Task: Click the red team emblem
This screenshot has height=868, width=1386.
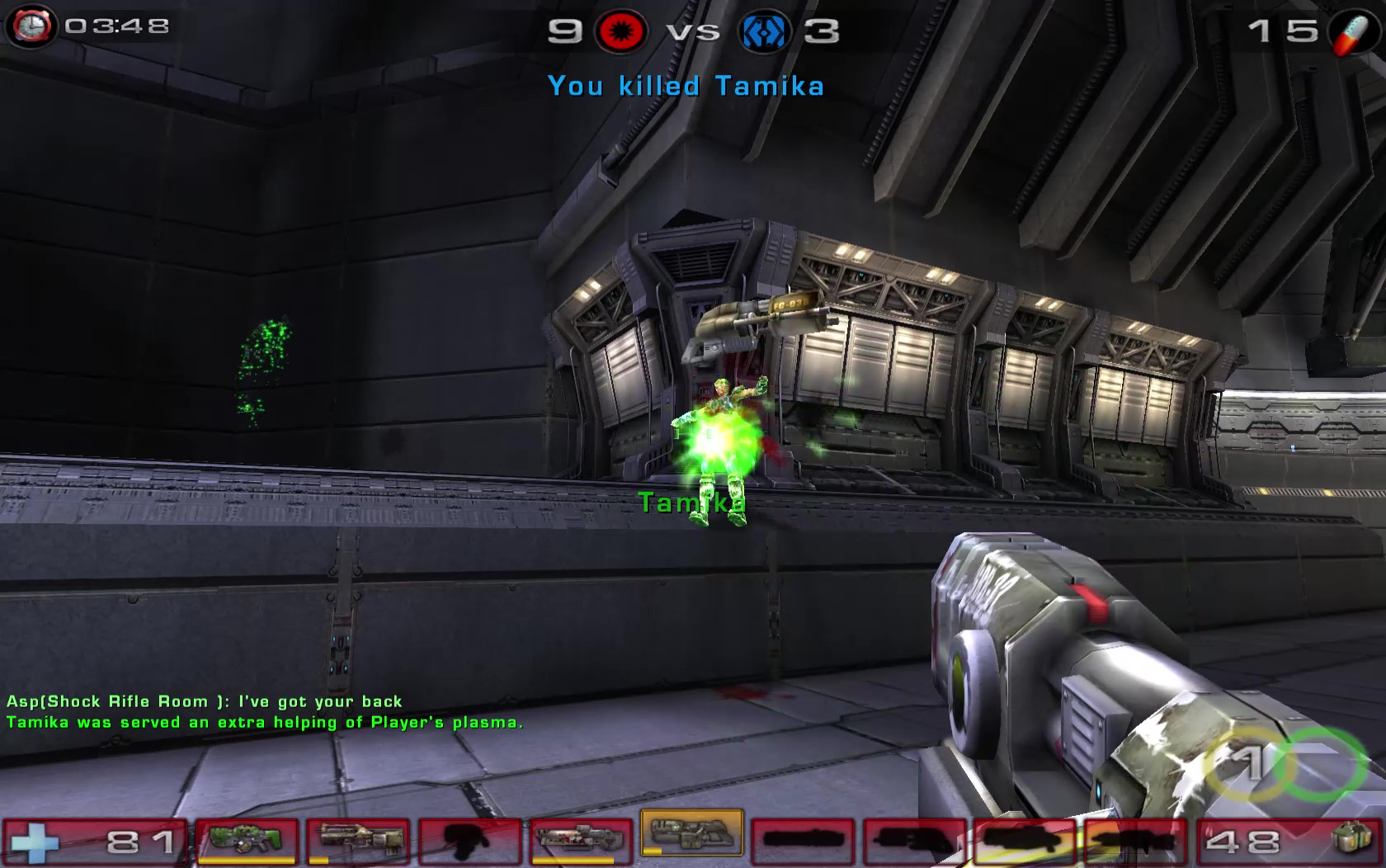Action: (x=620, y=32)
